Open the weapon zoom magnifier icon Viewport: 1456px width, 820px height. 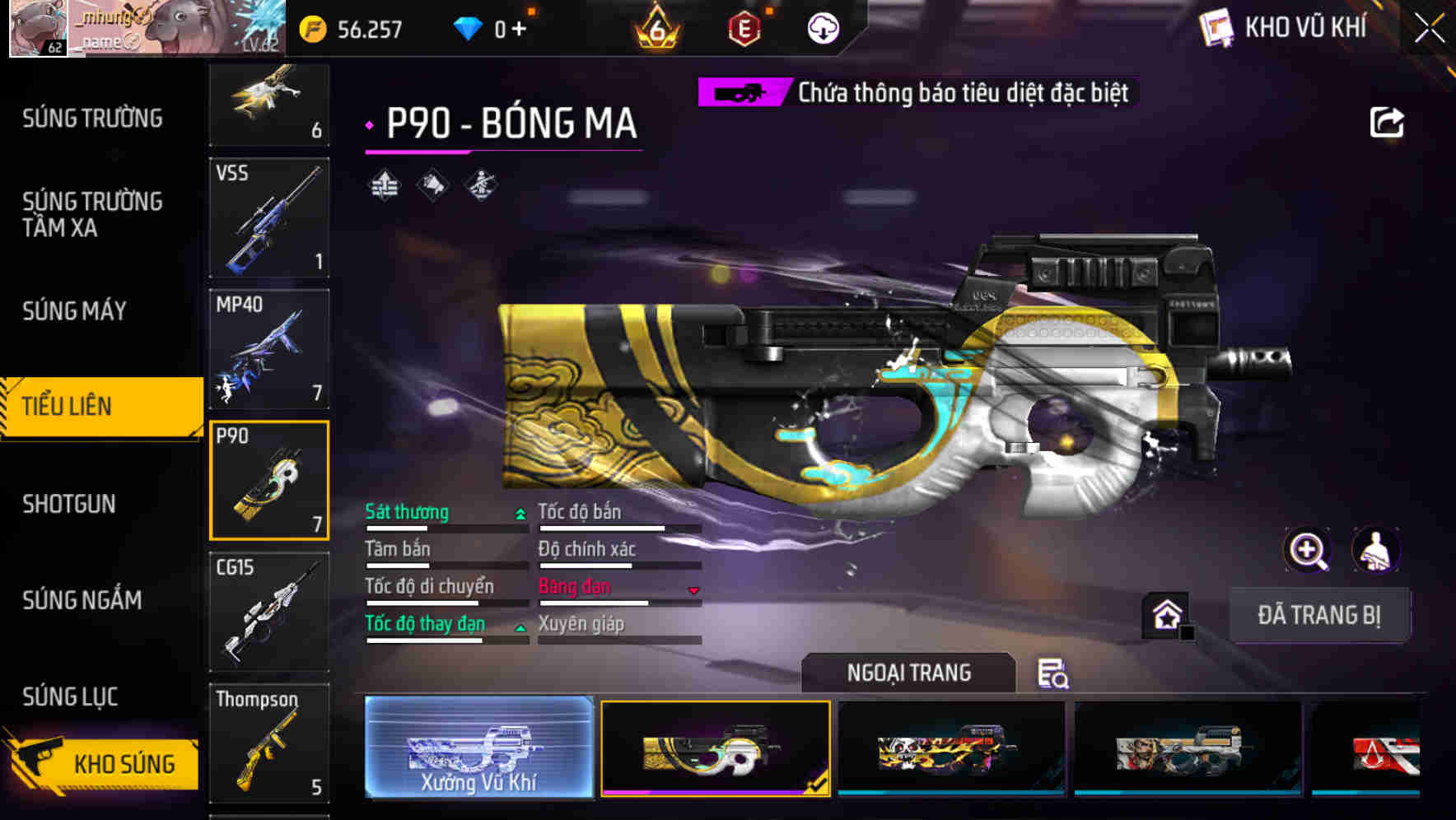(x=1309, y=550)
